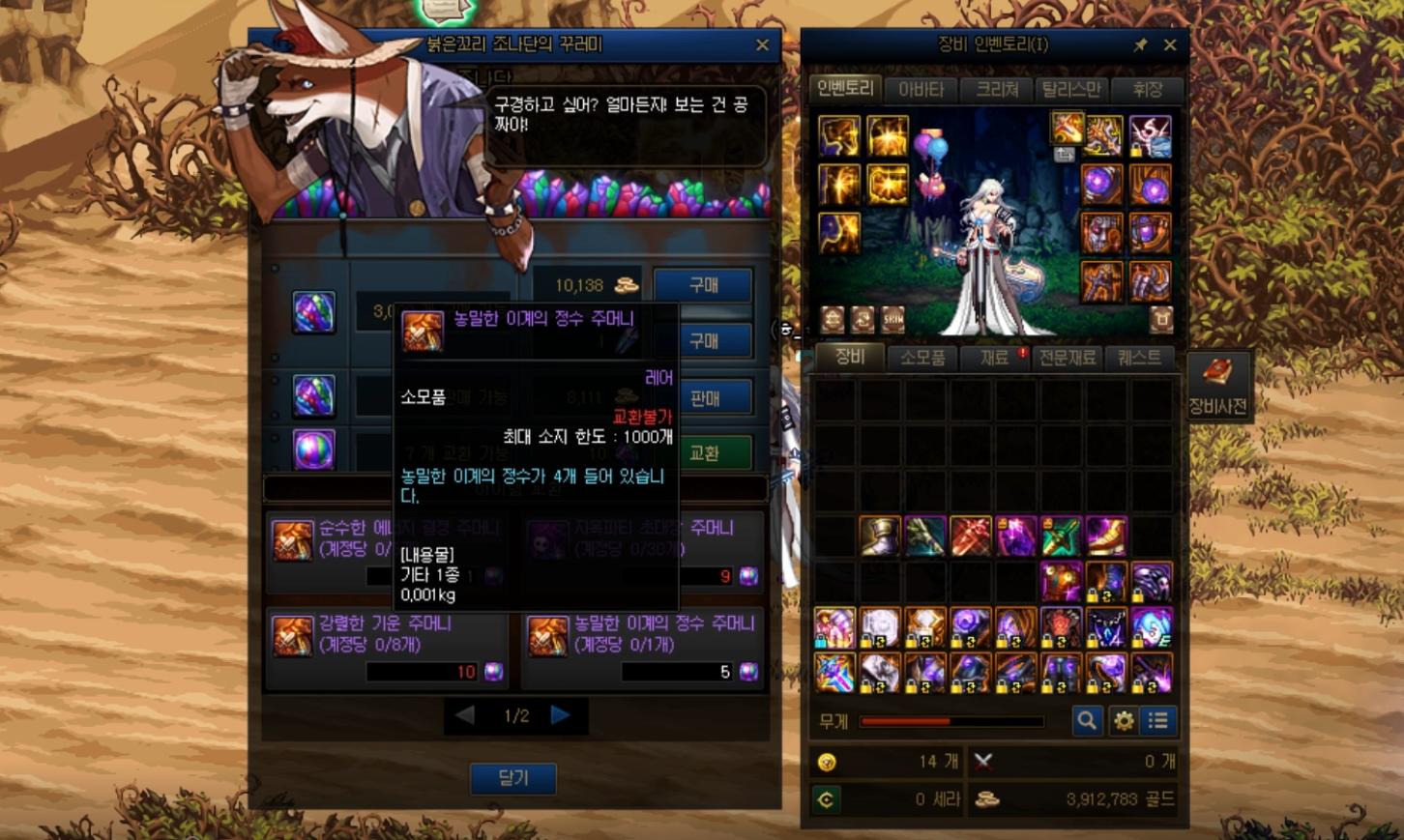Switch to the 아바타 tab
This screenshot has width=1404, height=840.
921,90
